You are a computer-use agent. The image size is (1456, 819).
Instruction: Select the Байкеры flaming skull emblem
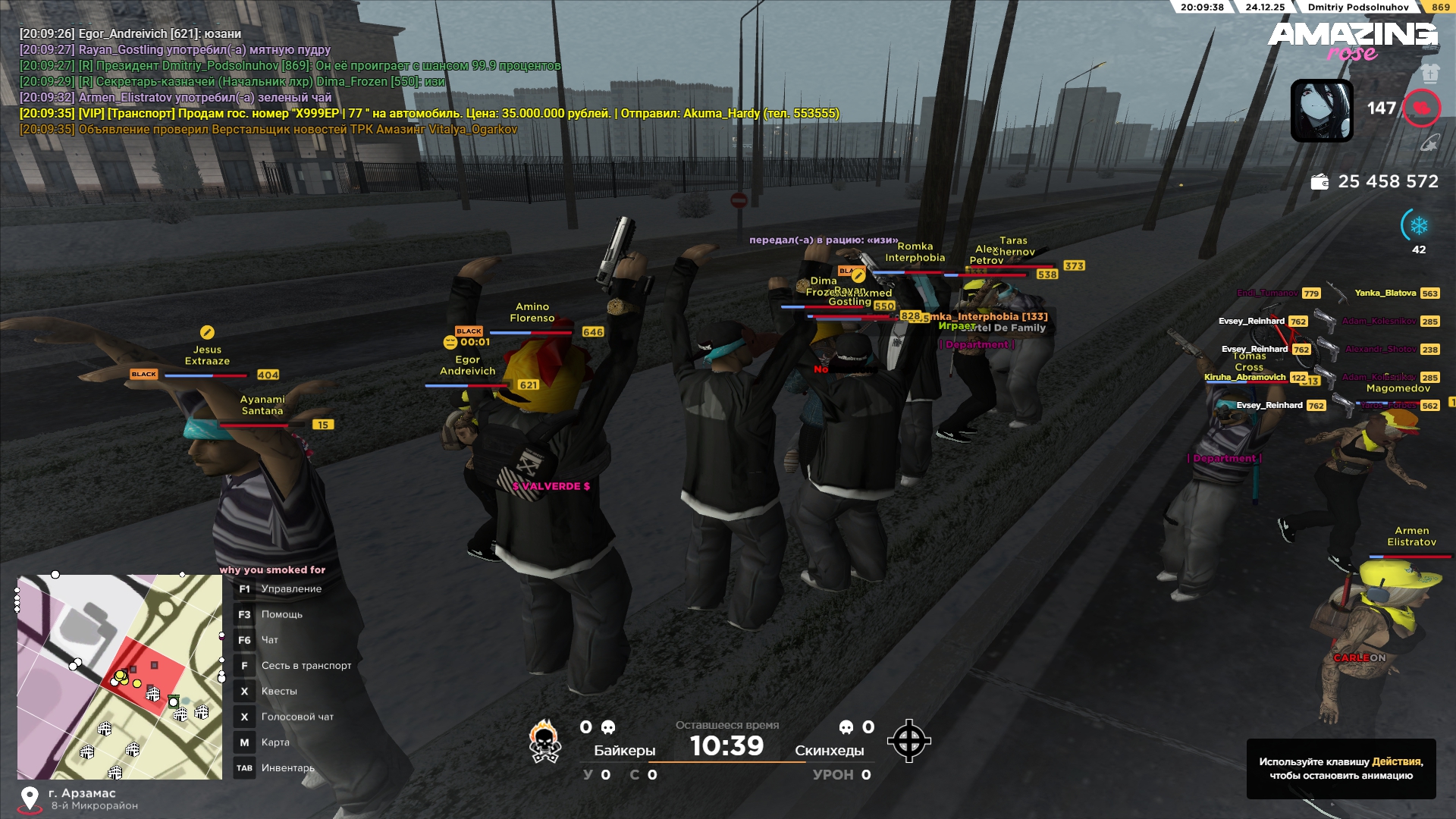[544, 741]
